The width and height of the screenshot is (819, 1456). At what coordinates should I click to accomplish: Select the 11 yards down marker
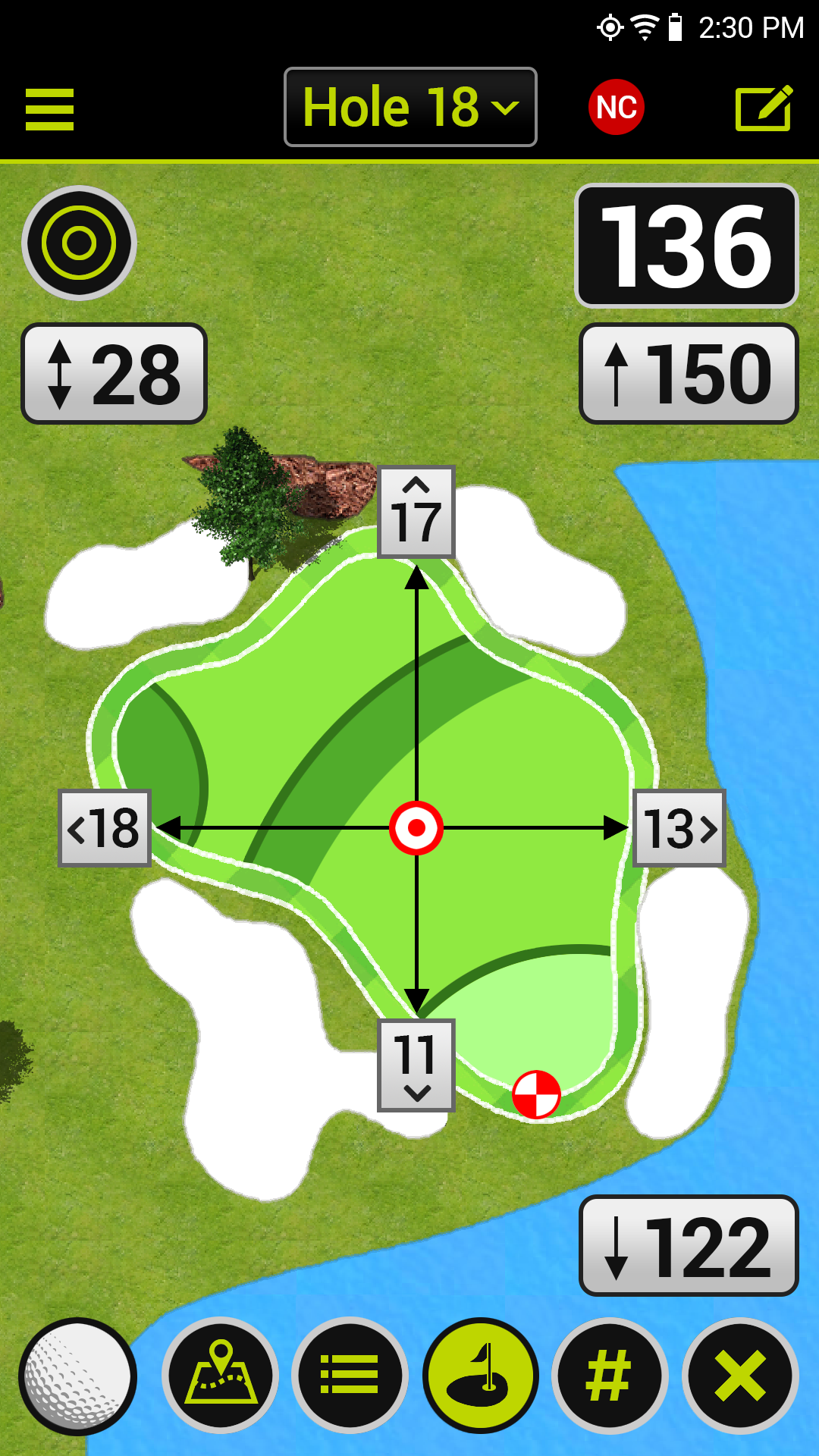tap(416, 1065)
